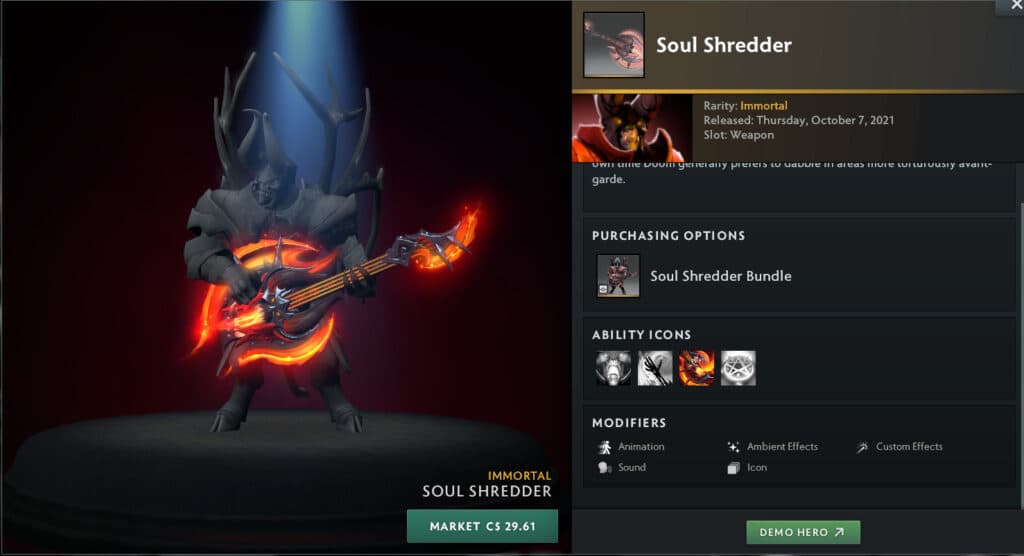The image size is (1024, 556).
Task: Close the item details window
Action: tap(1009, 6)
